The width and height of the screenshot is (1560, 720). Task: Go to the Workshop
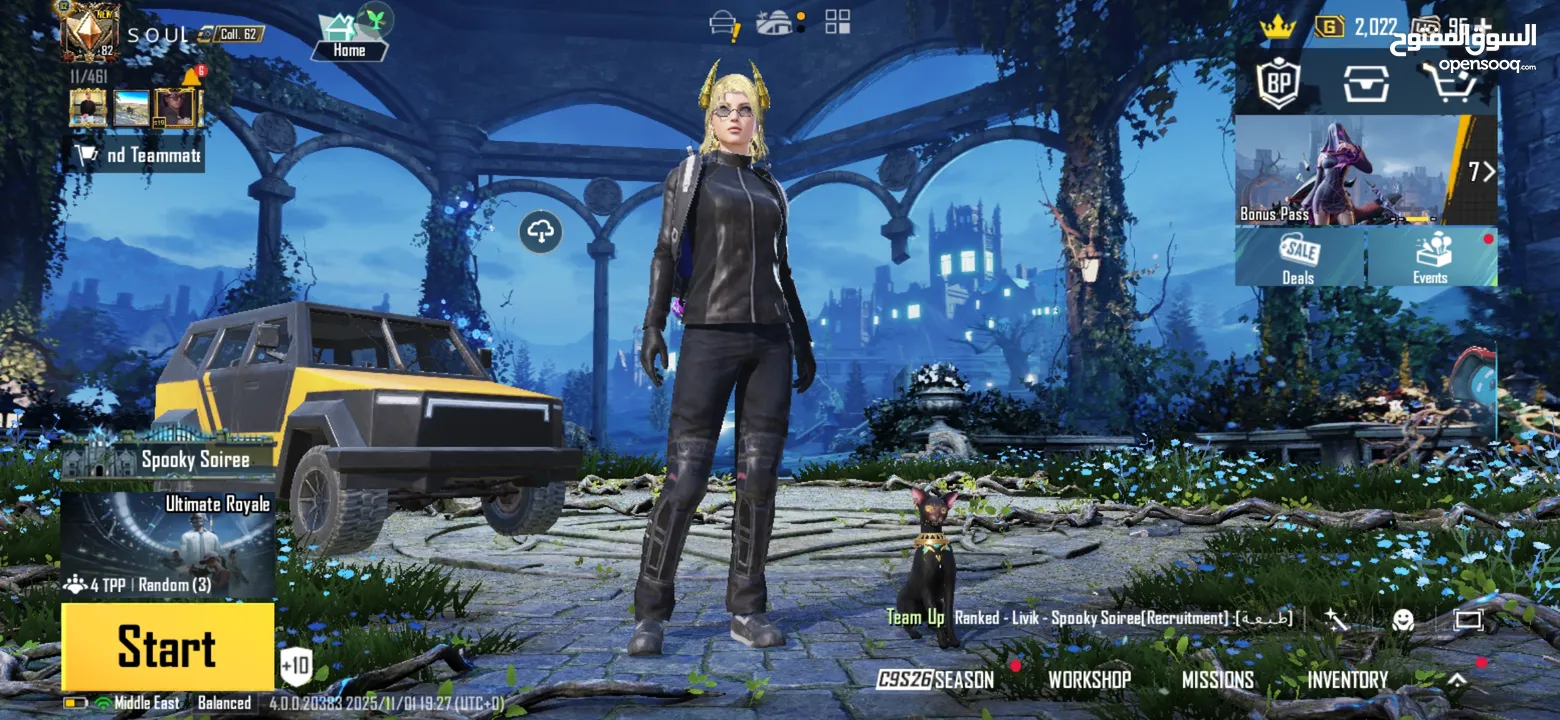click(x=1089, y=680)
